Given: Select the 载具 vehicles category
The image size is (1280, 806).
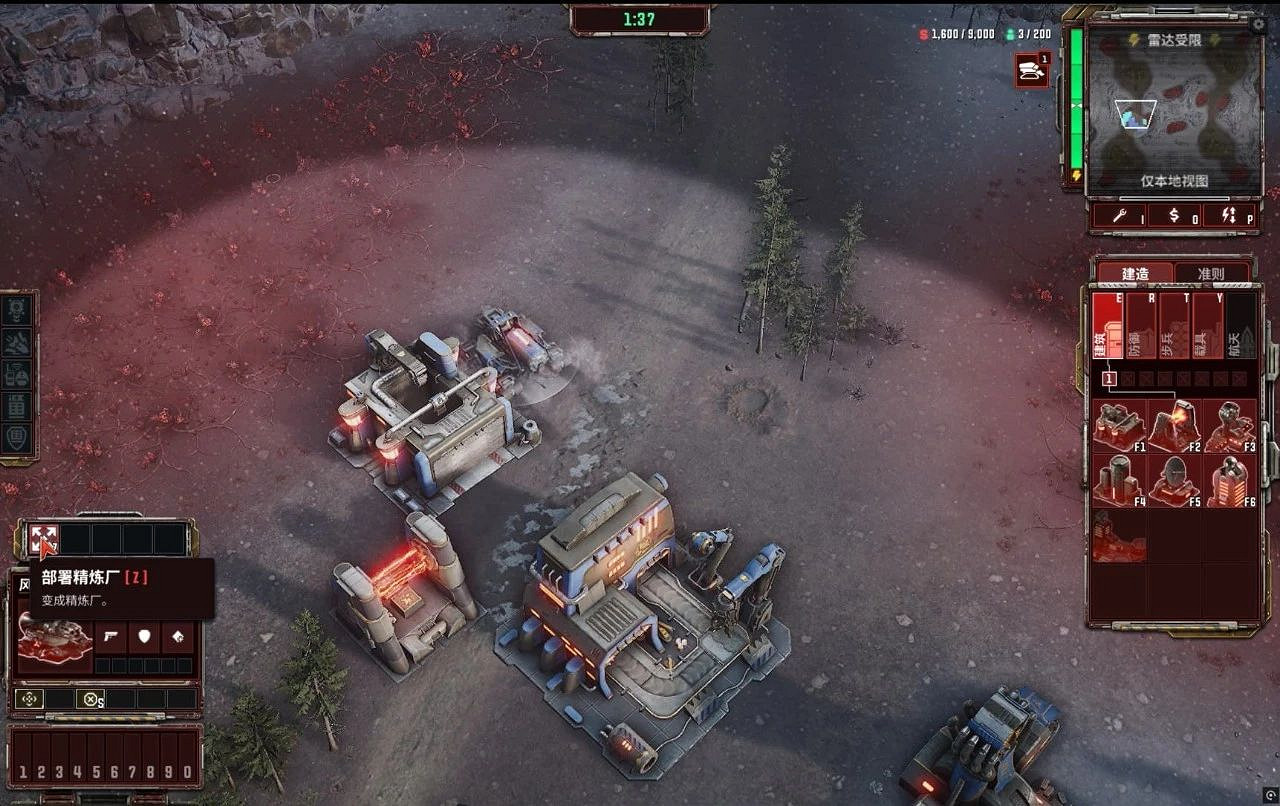Looking at the screenshot, I should point(1207,325).
